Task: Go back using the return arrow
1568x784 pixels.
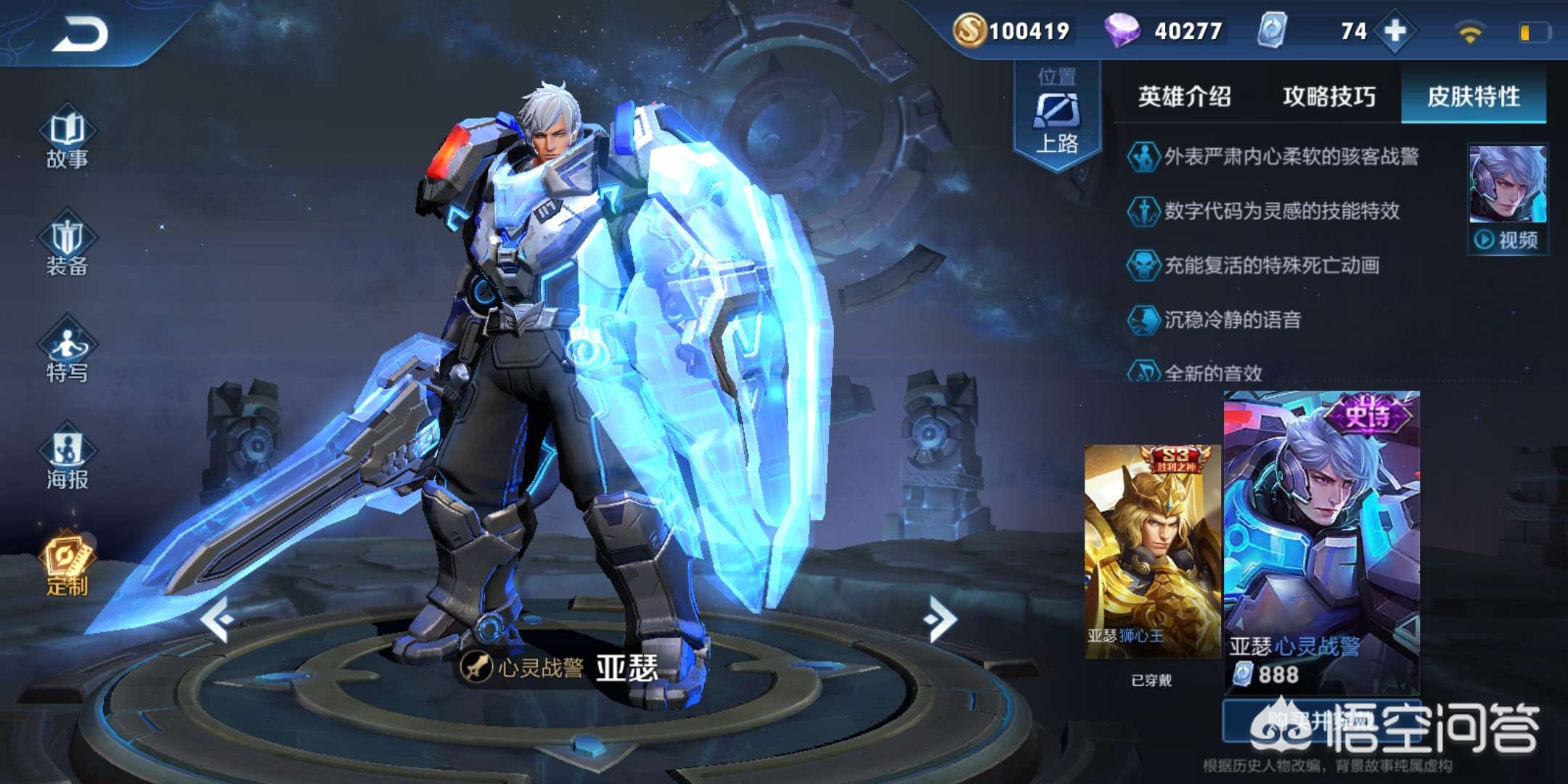Action: point(80,34)
